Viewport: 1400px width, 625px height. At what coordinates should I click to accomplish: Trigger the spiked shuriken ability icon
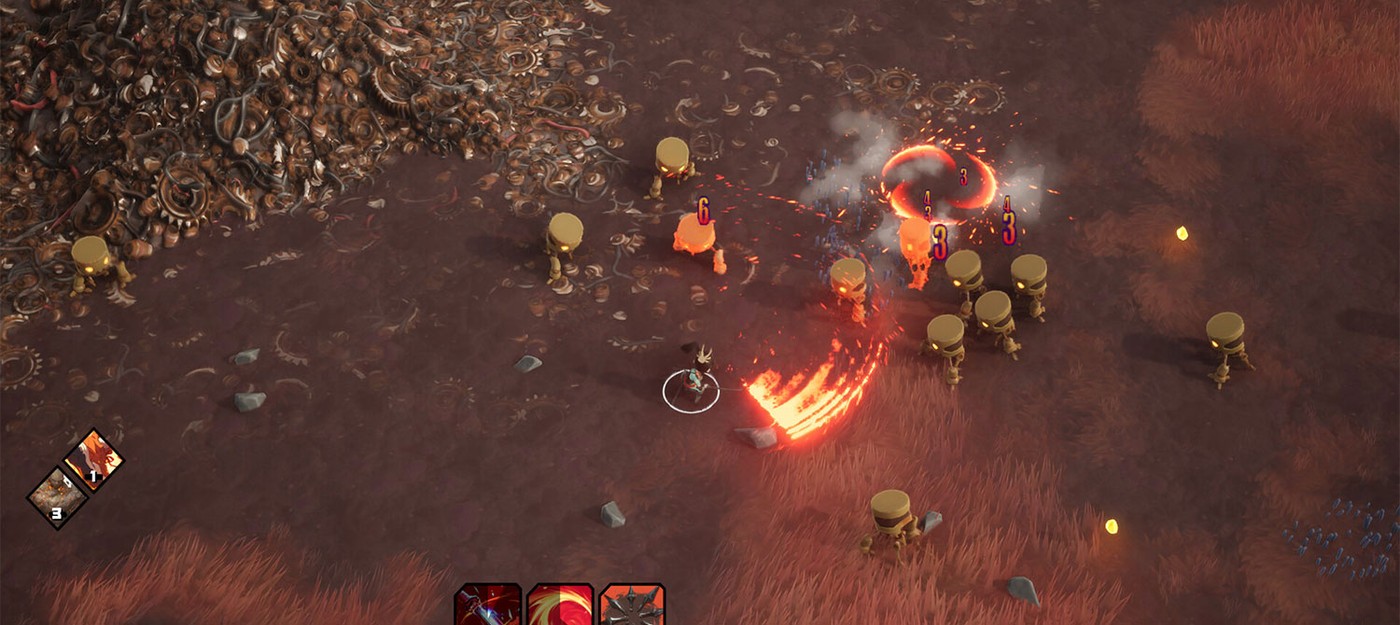tap(632, 606)
